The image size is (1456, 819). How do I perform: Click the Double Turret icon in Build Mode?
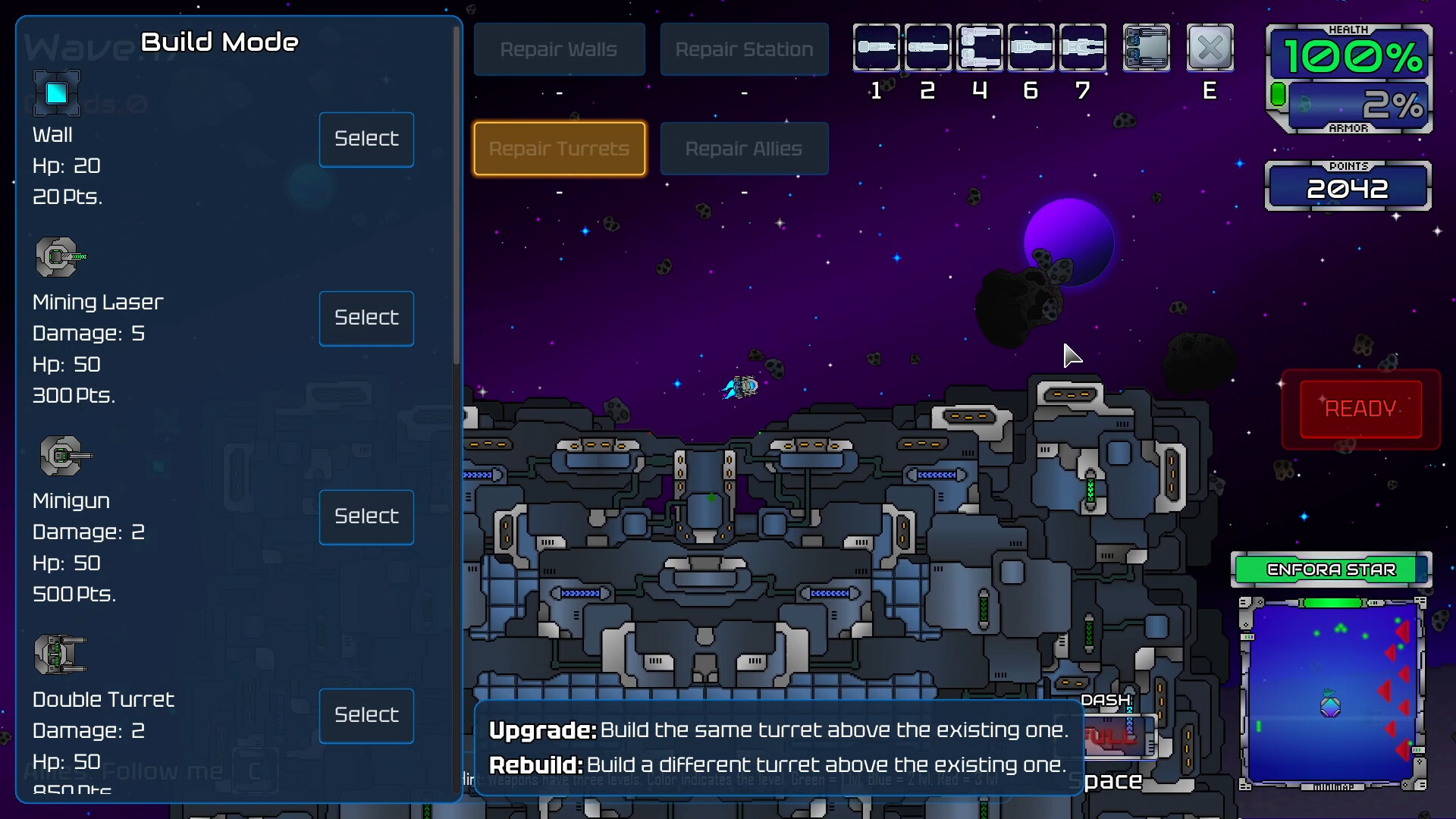point(61,654)
